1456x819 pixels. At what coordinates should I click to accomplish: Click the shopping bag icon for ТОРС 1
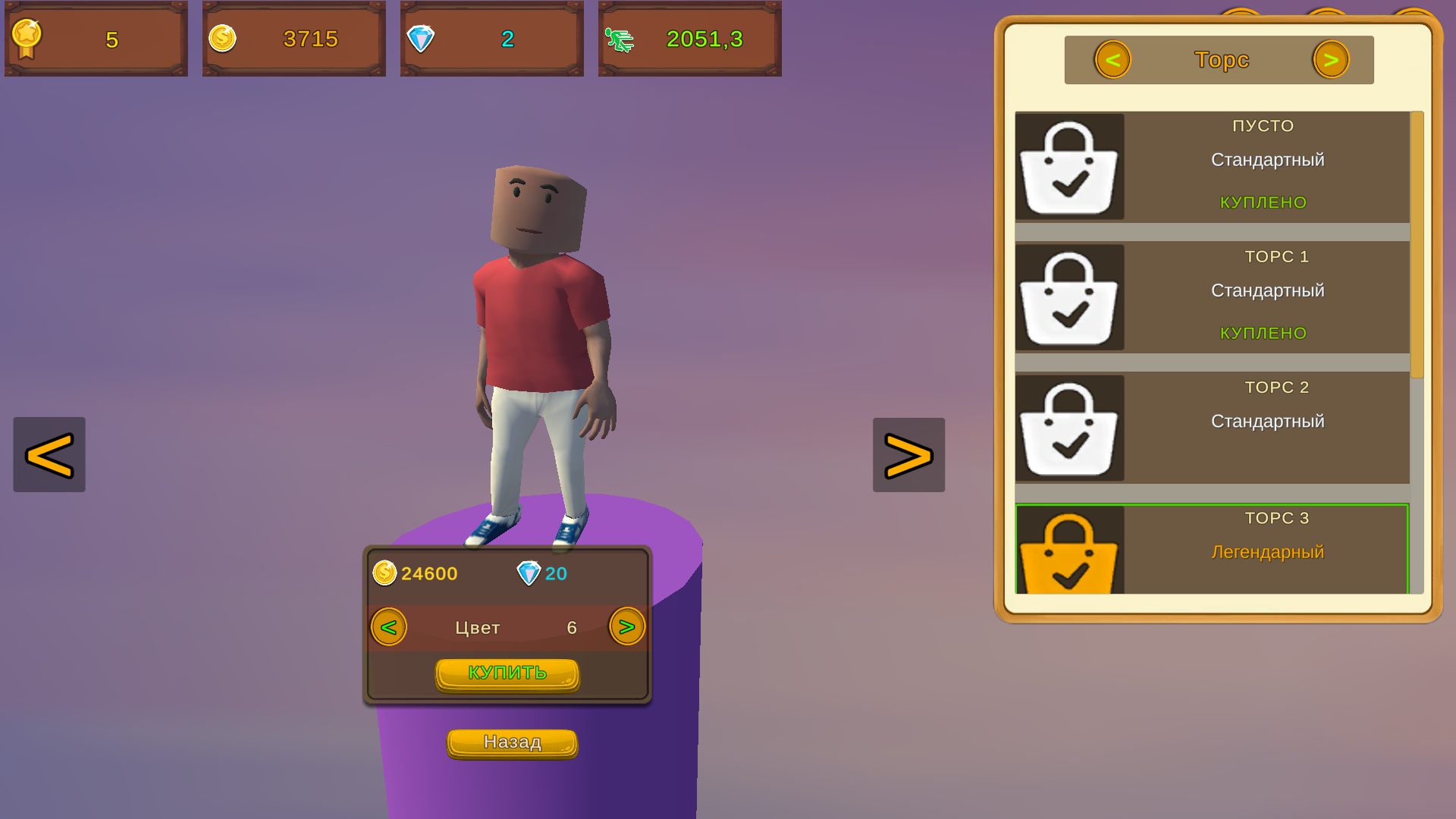[1069, 297]
